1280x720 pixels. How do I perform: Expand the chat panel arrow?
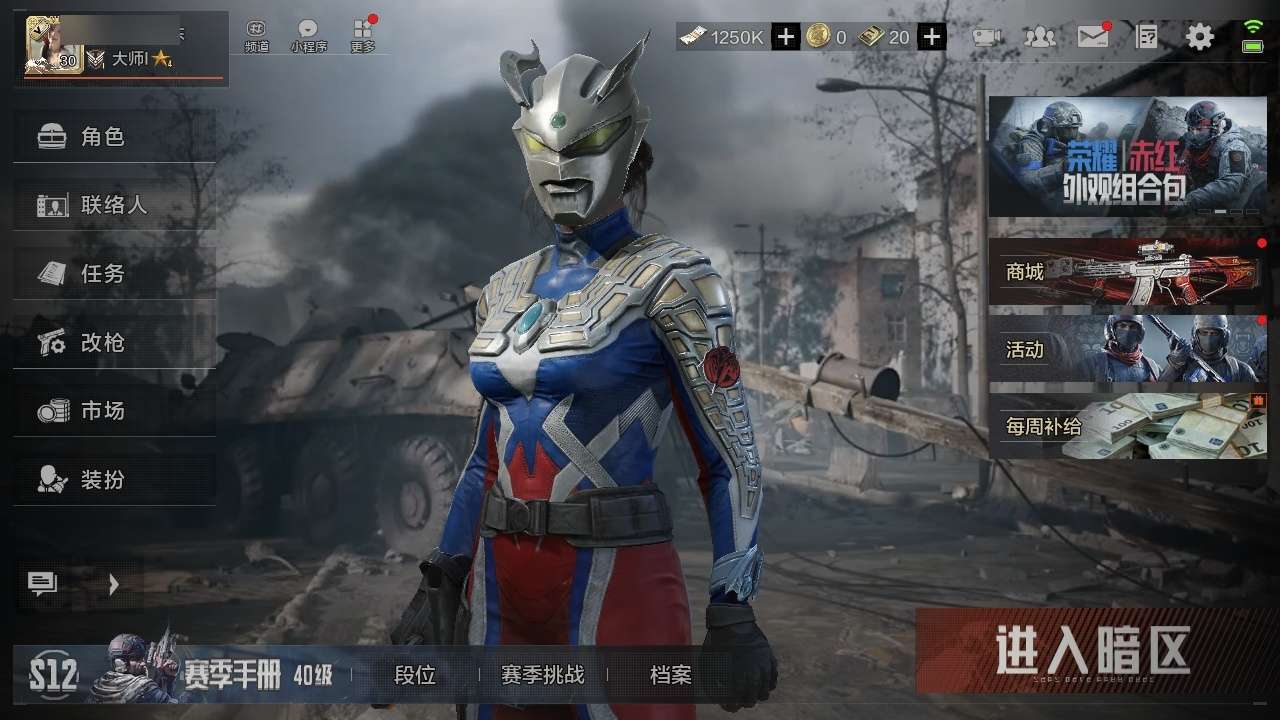pos(114,584)
